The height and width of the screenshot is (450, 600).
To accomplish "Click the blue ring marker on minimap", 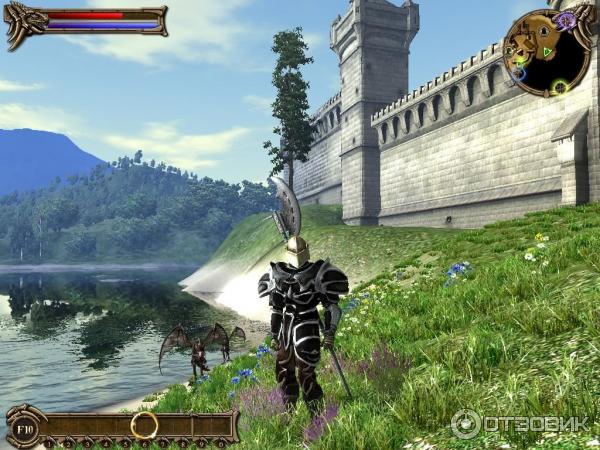I will click(518, 71).
